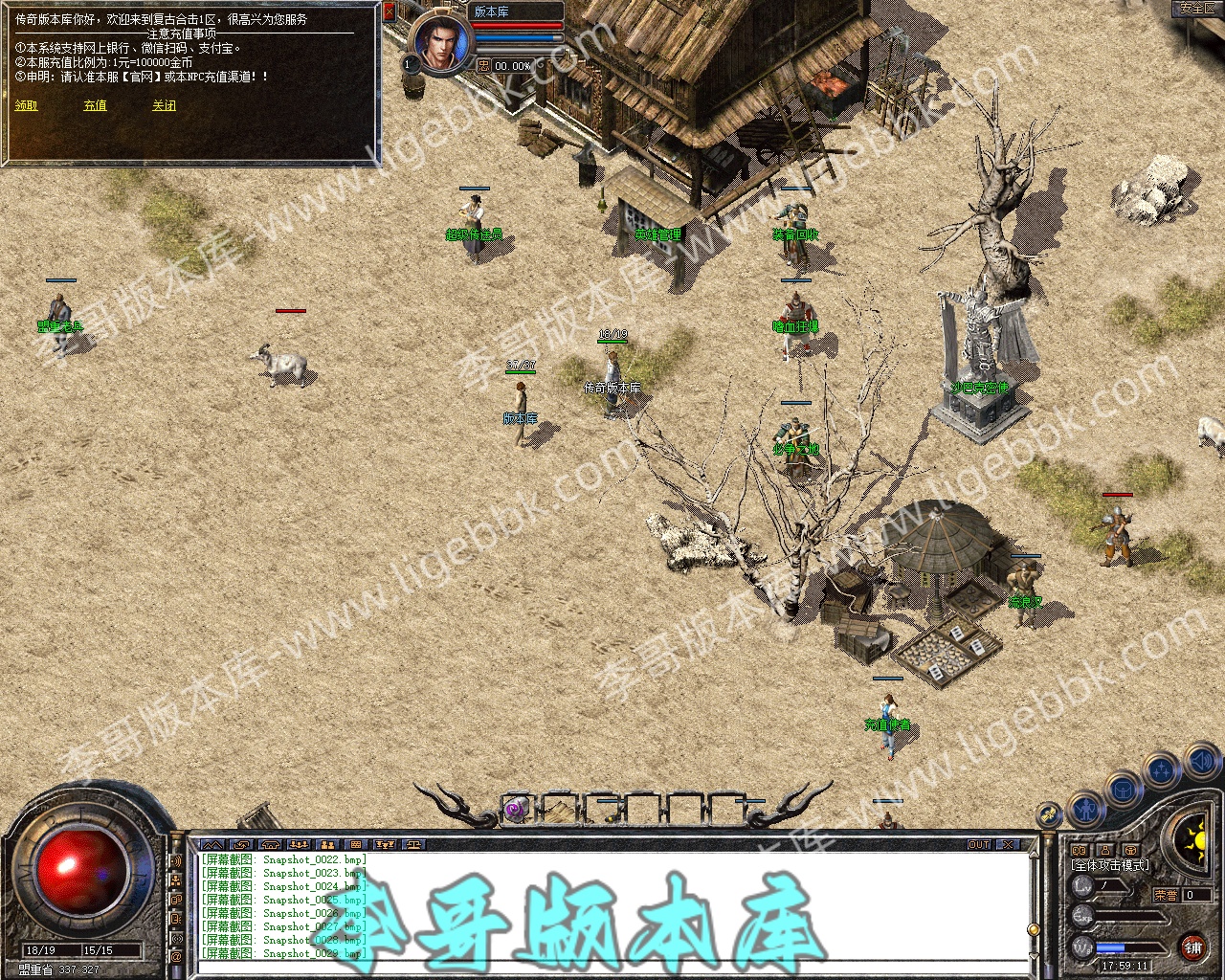Click the 领取 claim link
This screenshot has height=980, width=1225.
tap(26, 105)
